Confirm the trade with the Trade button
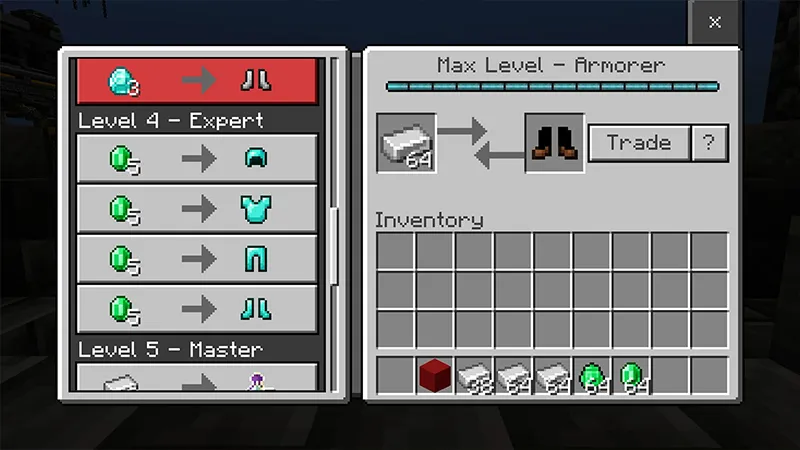The height and width of the screenshot is (450, 800). 638,143
